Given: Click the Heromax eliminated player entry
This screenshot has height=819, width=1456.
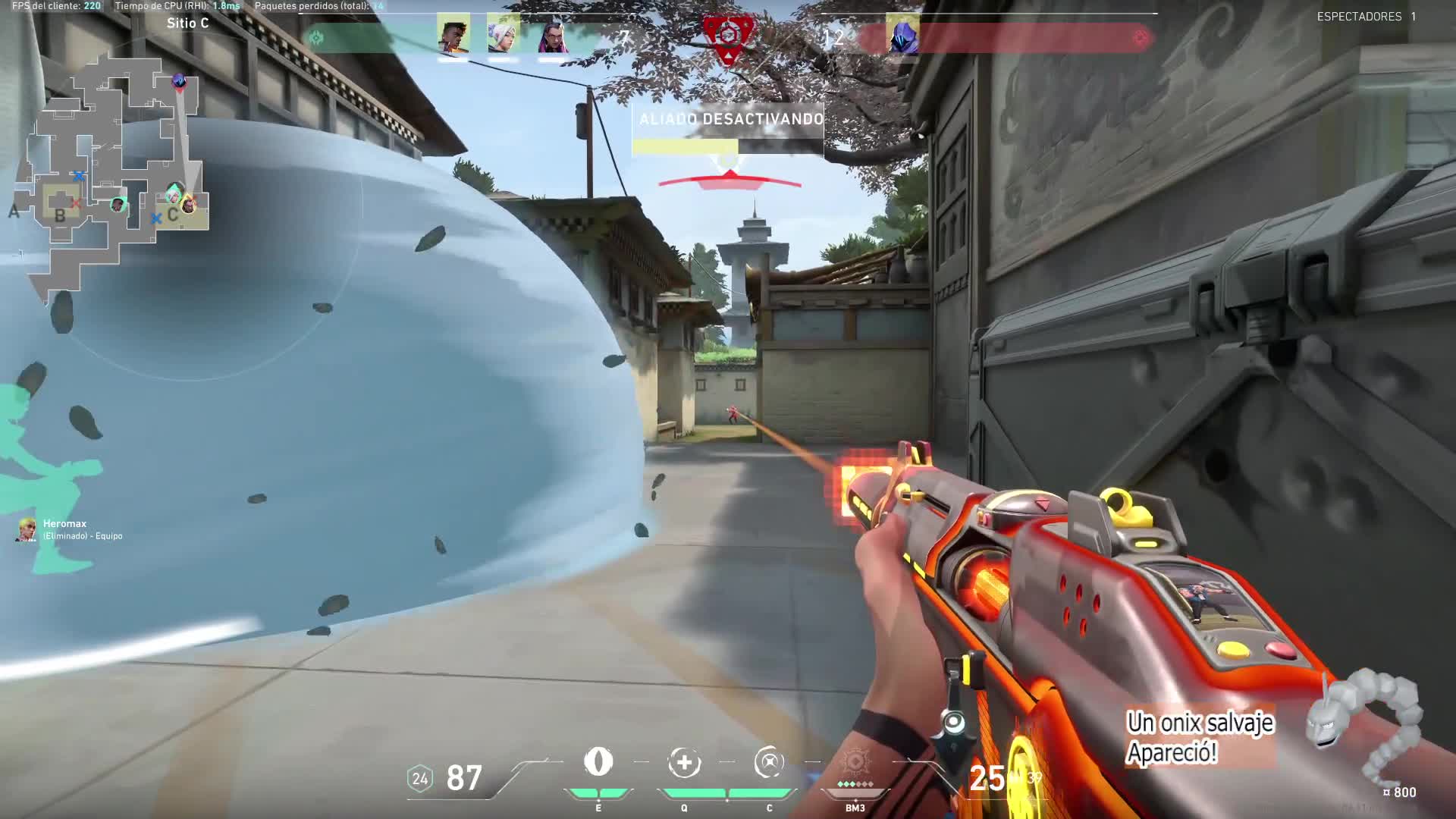Looking at the screenshot, I should click(68, 529).
